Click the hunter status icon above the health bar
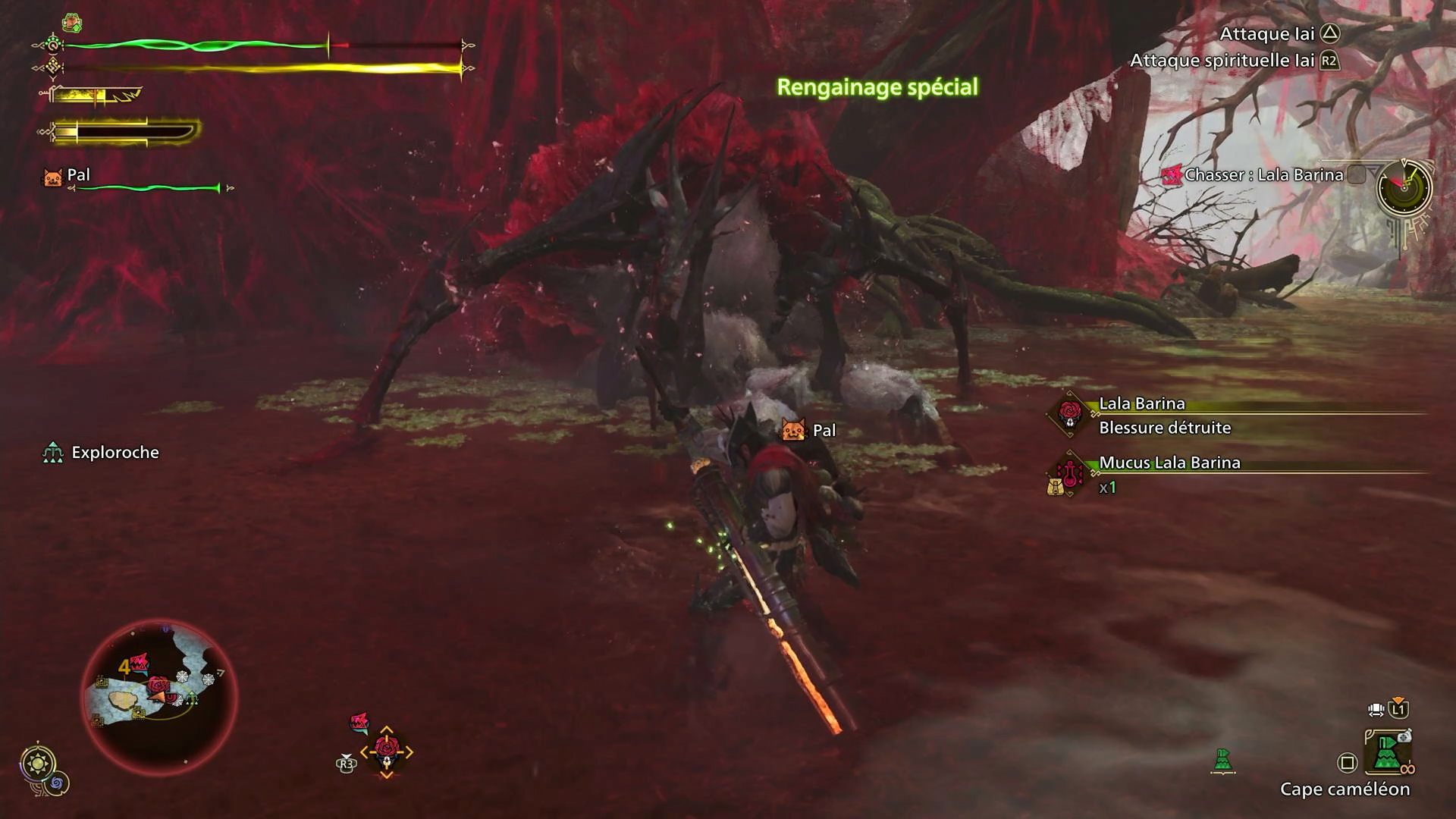The image size is (1456, 819). click(x=72, y=23)
